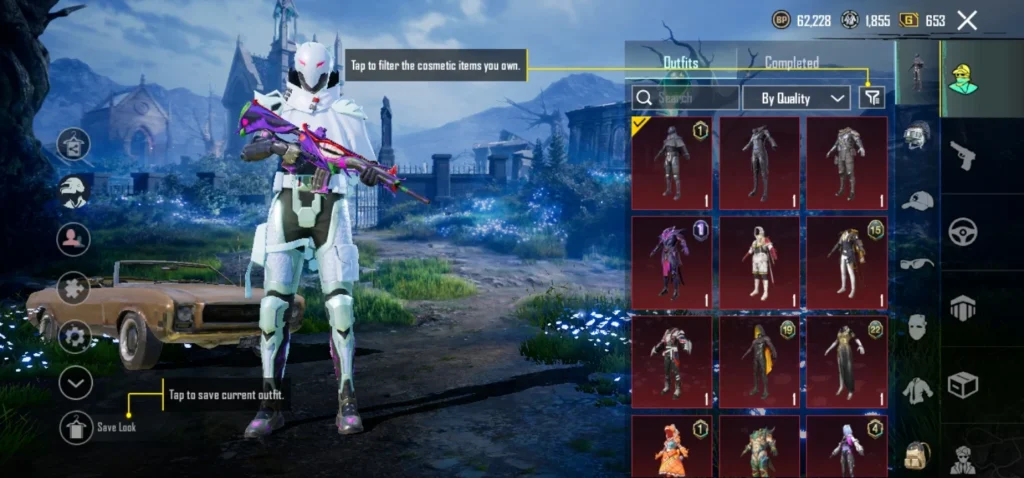Screen dimensions: 1024x478
Task: Open the steering wheel vehicle category
Action: (x=964, y=232)
